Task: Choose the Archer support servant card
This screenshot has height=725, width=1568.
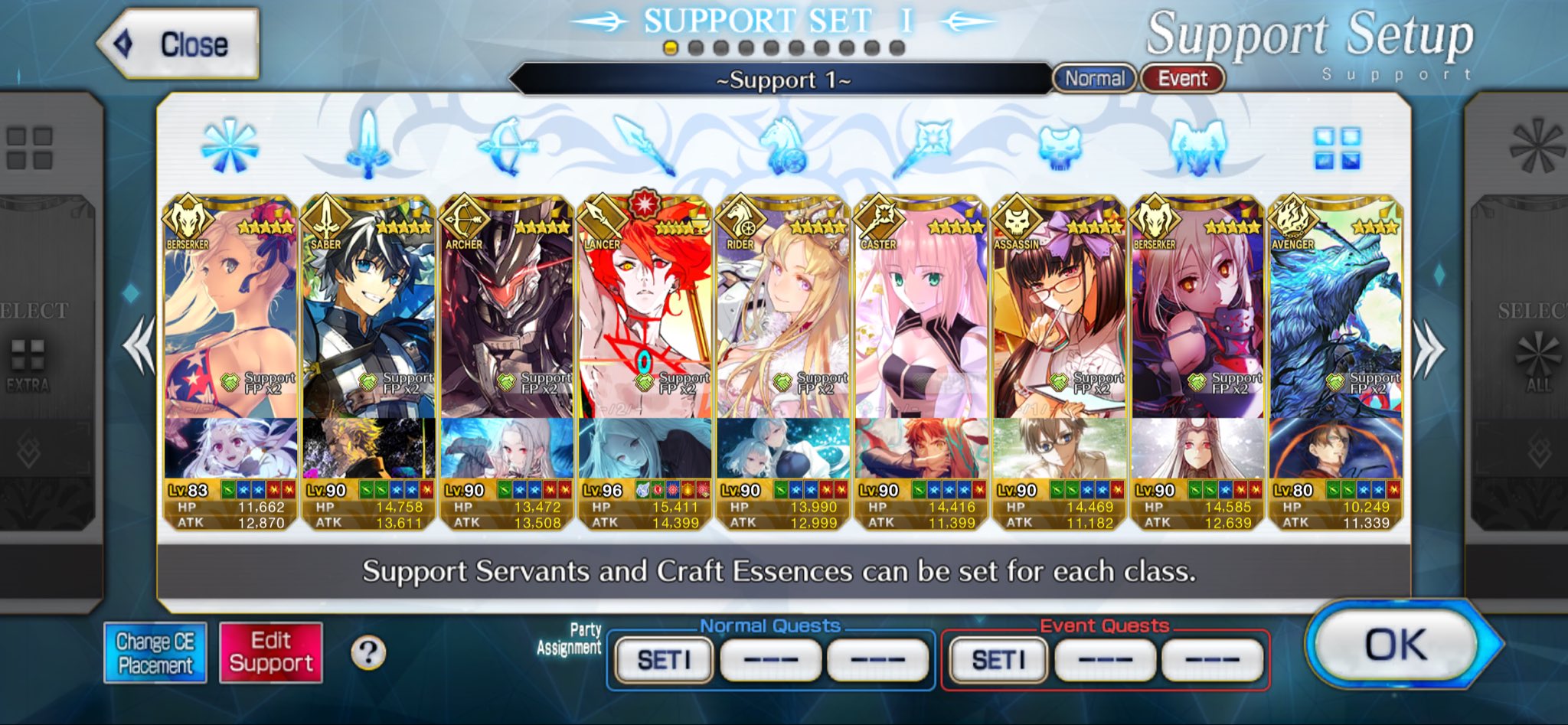Action: coord(507,322)
